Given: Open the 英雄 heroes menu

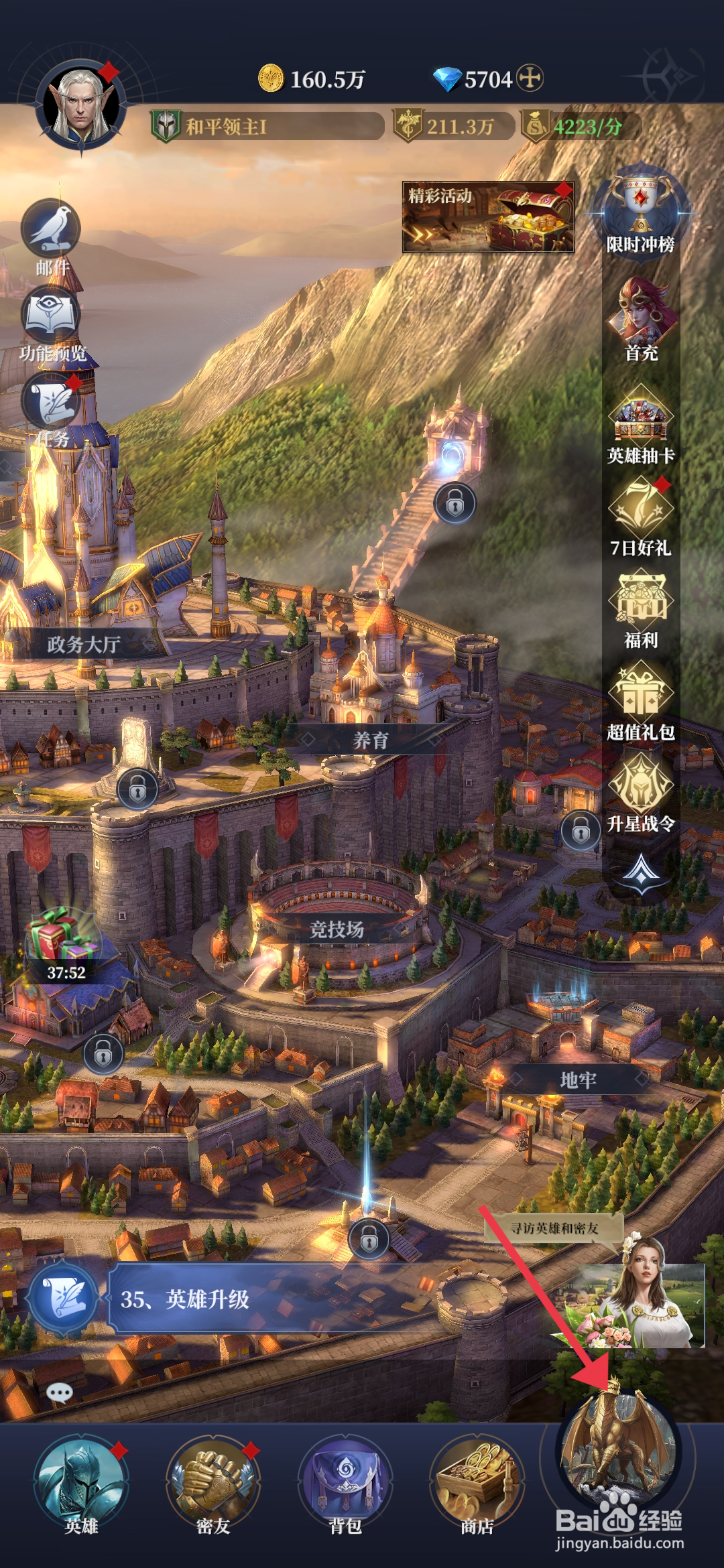Looking at the screenshot, I should point(81,1481).
